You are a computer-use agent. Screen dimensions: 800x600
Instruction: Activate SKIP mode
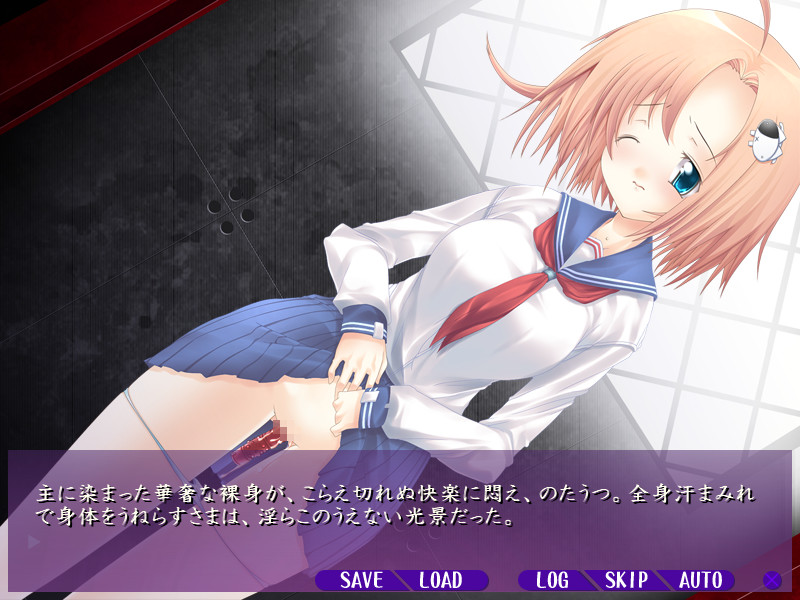pos(627,580)
